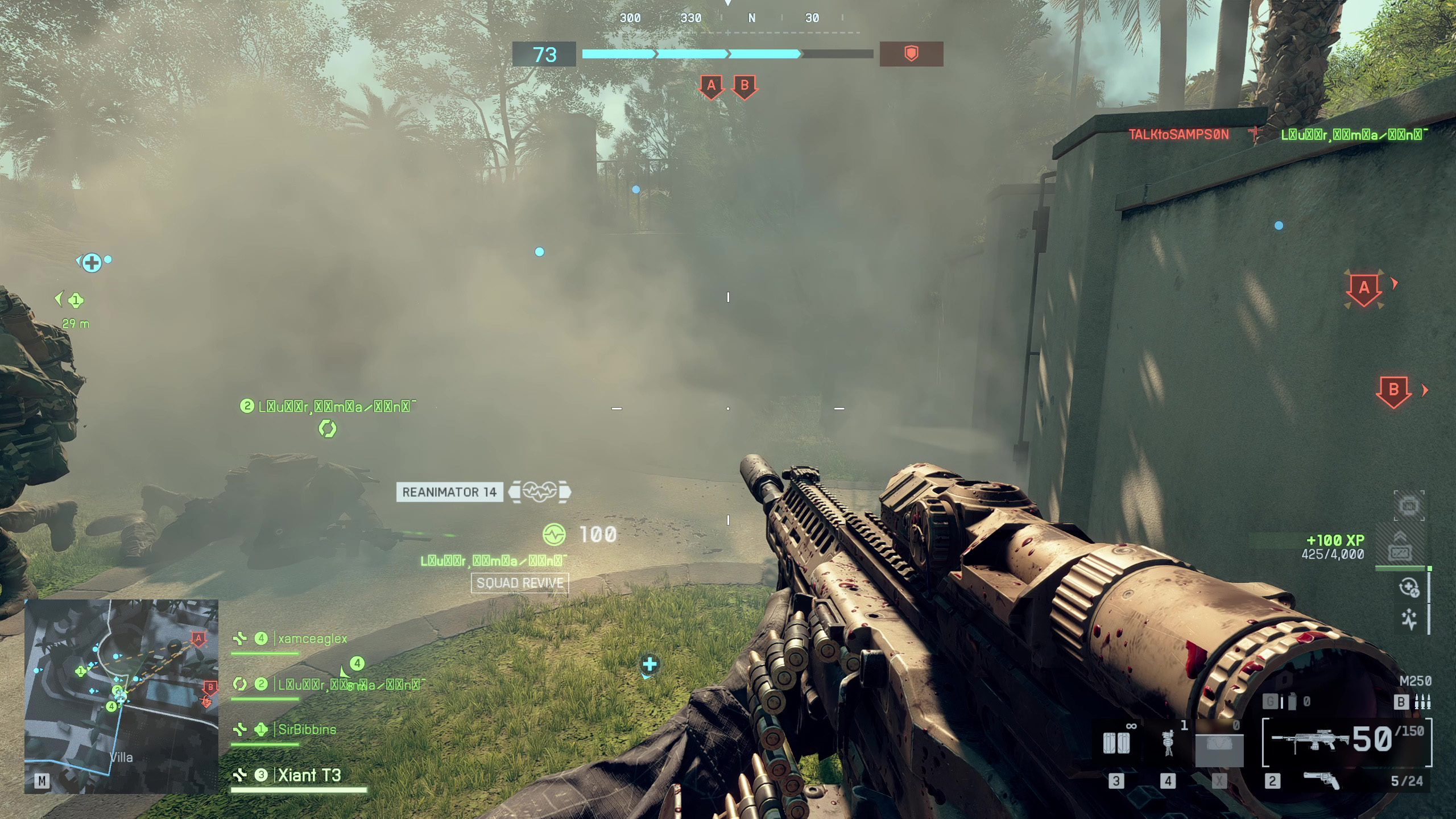Select the tripod turret gadget slot

coord(1168,743)
